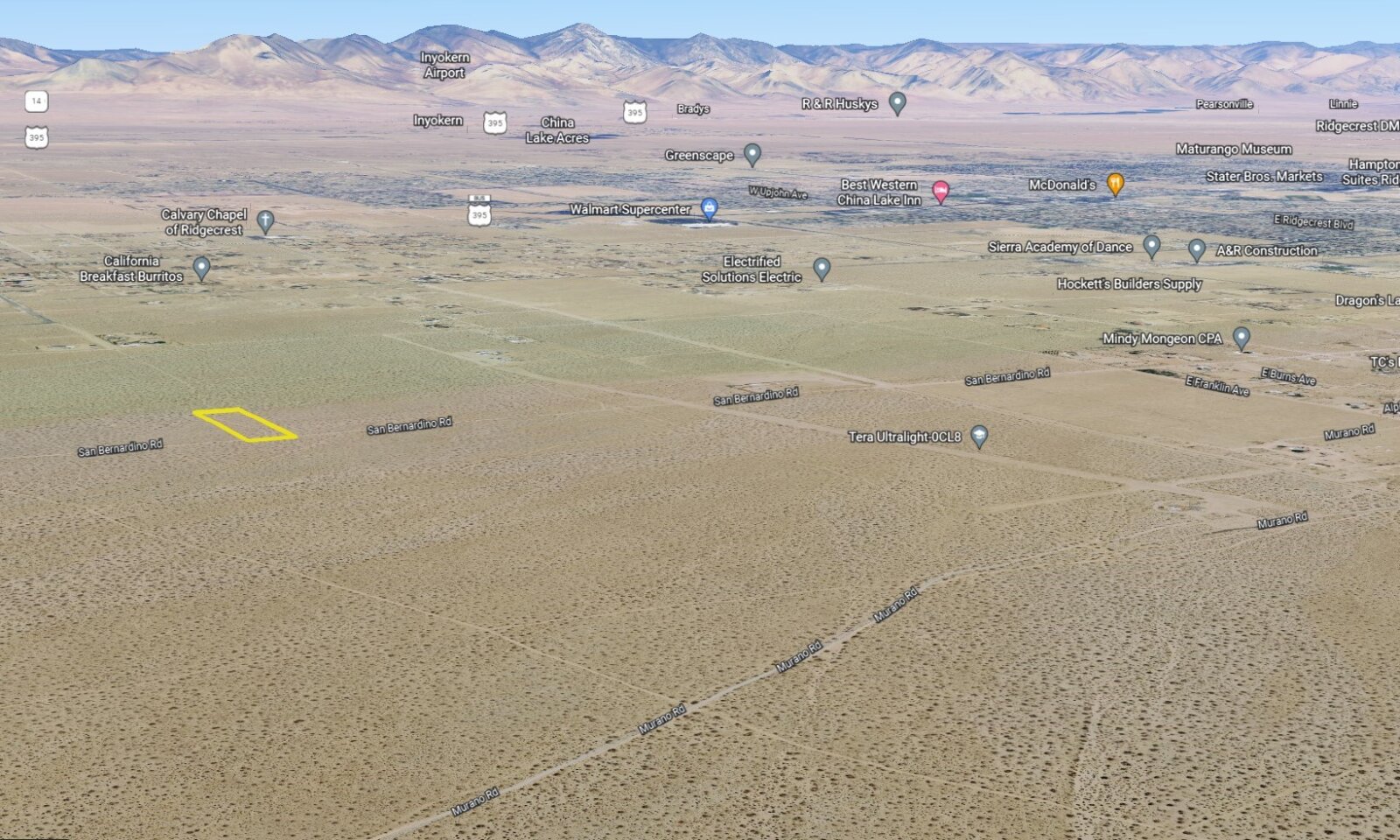Open the Tera Ultralight-0CL8 airfield pin

(x=980, y=436)
